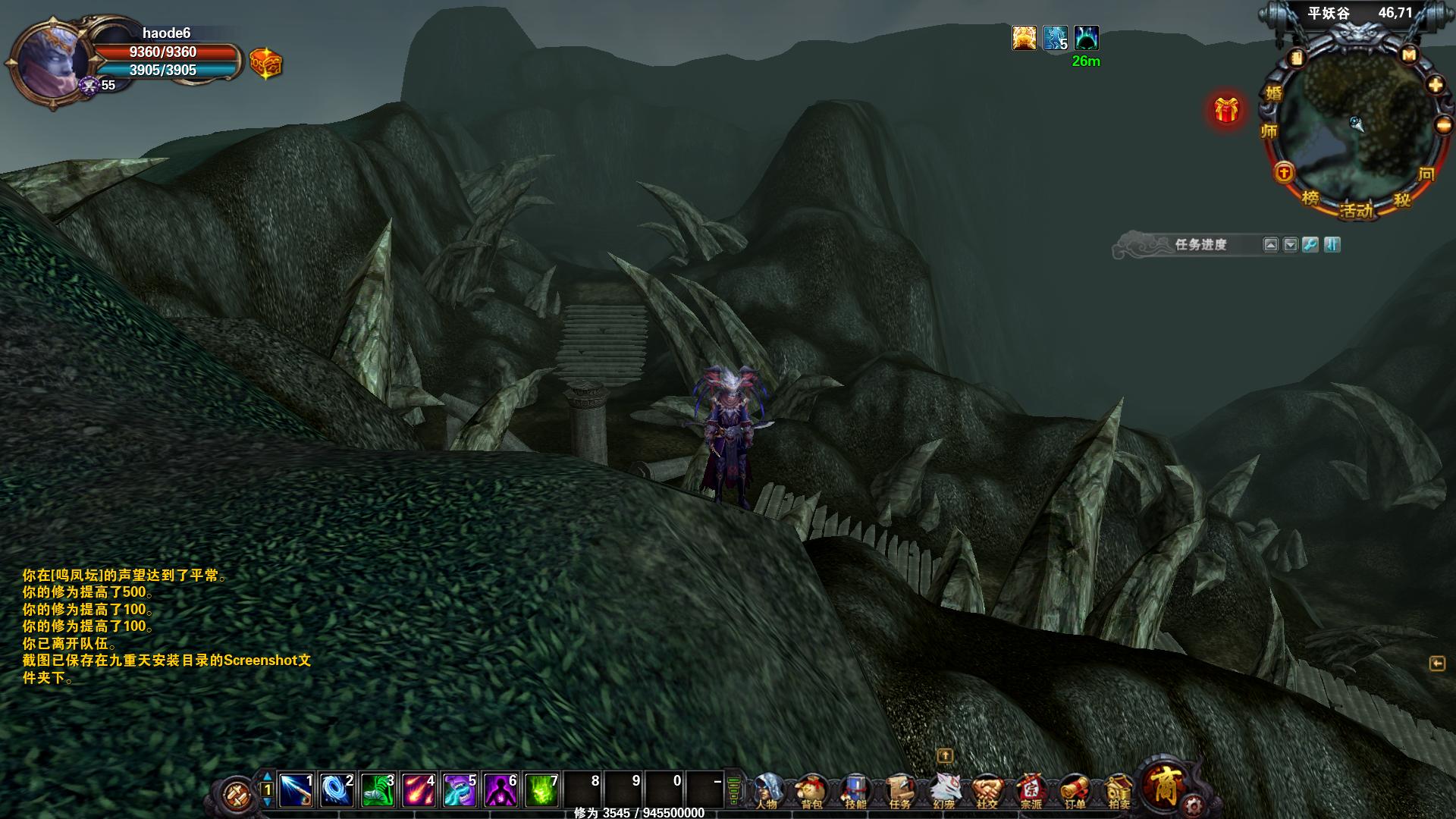
Task: Open the 宗派 sect menu
Action: [x=1031, y=790]
